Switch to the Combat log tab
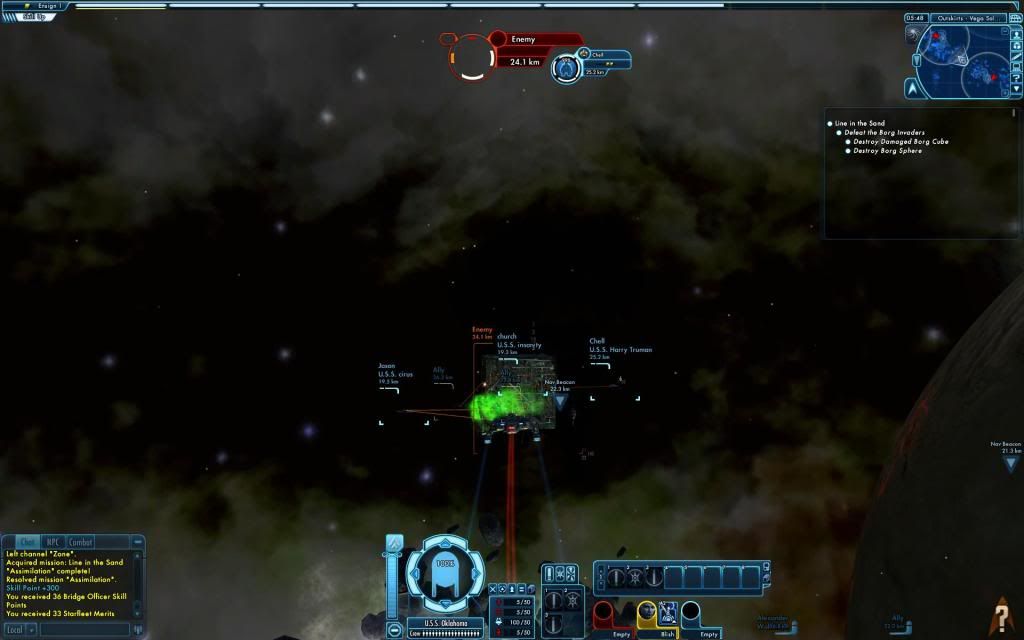1024x640 pixels. click(81, 542)
